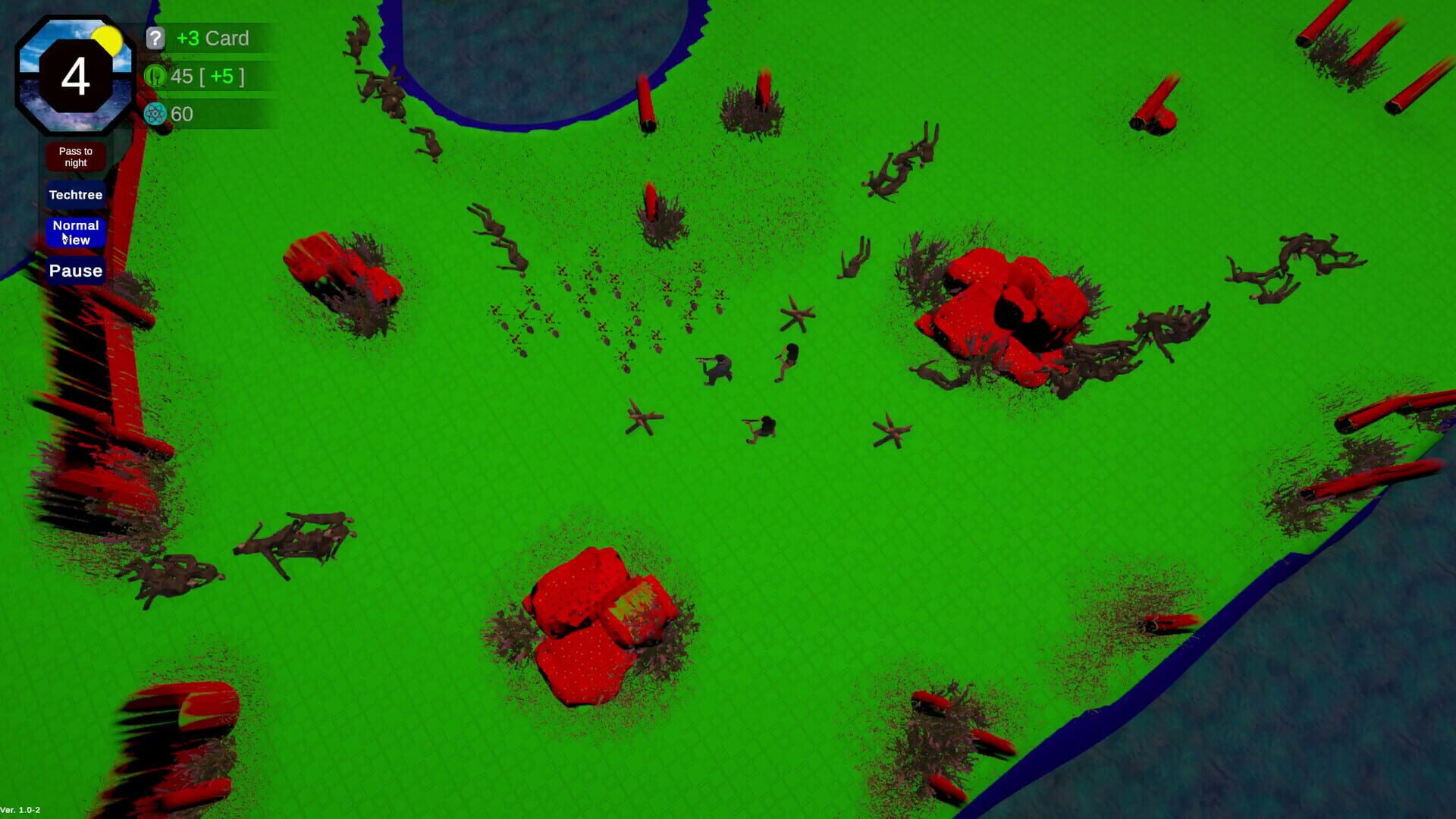Click the blue science atom icon

[155, 114]
